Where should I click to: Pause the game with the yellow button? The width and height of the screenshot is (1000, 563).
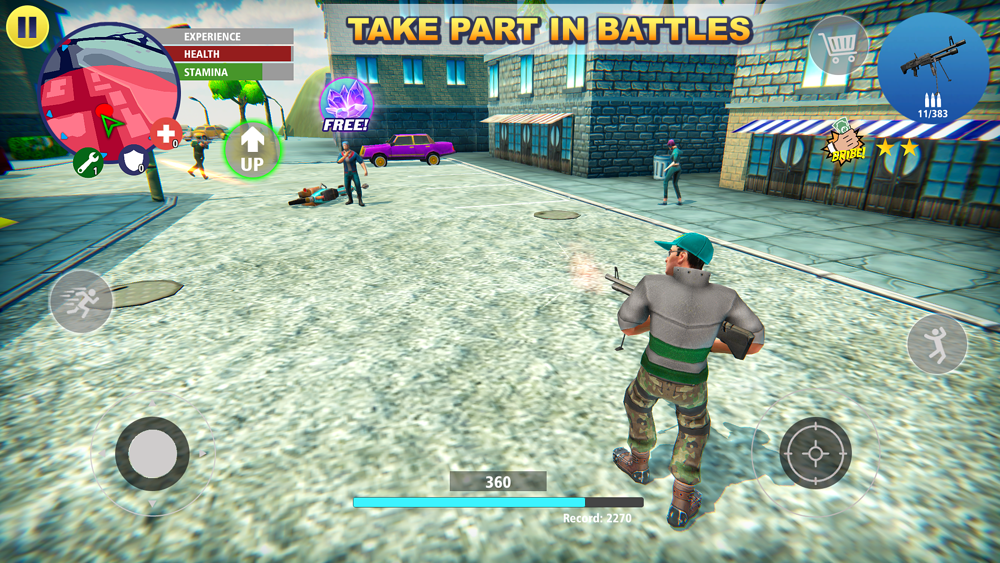click(x=27, y=27)
